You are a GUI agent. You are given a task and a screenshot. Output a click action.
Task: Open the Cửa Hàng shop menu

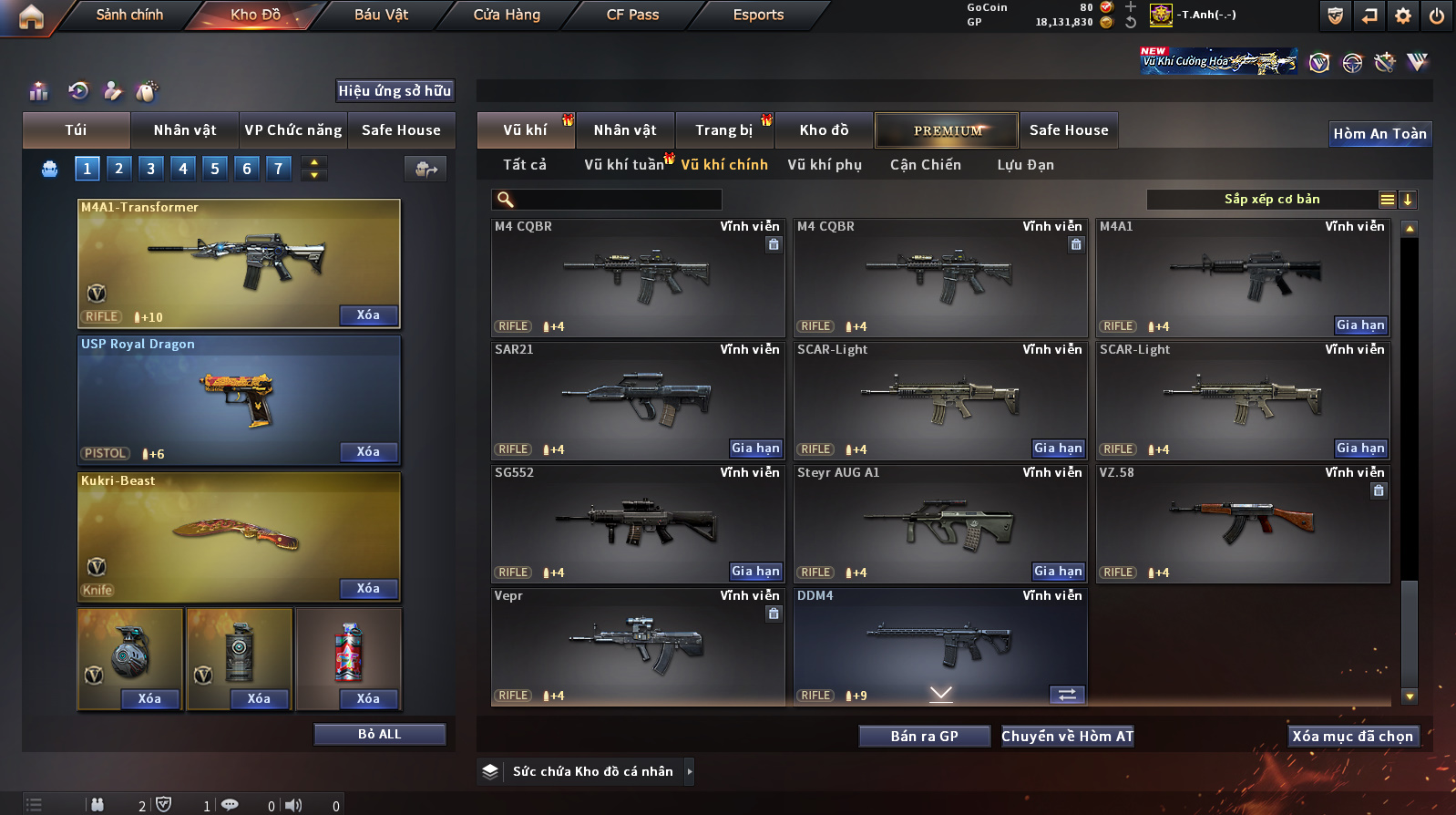click(x=507, y=15)
